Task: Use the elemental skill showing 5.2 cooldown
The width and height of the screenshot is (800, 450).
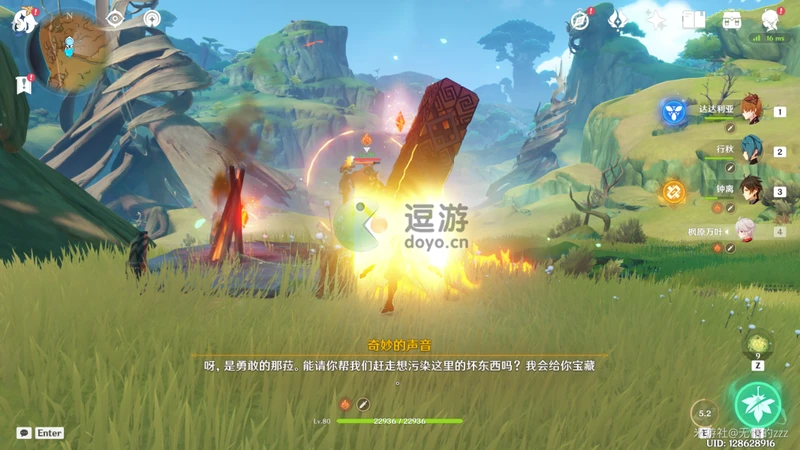Action: tap(705, 413)
